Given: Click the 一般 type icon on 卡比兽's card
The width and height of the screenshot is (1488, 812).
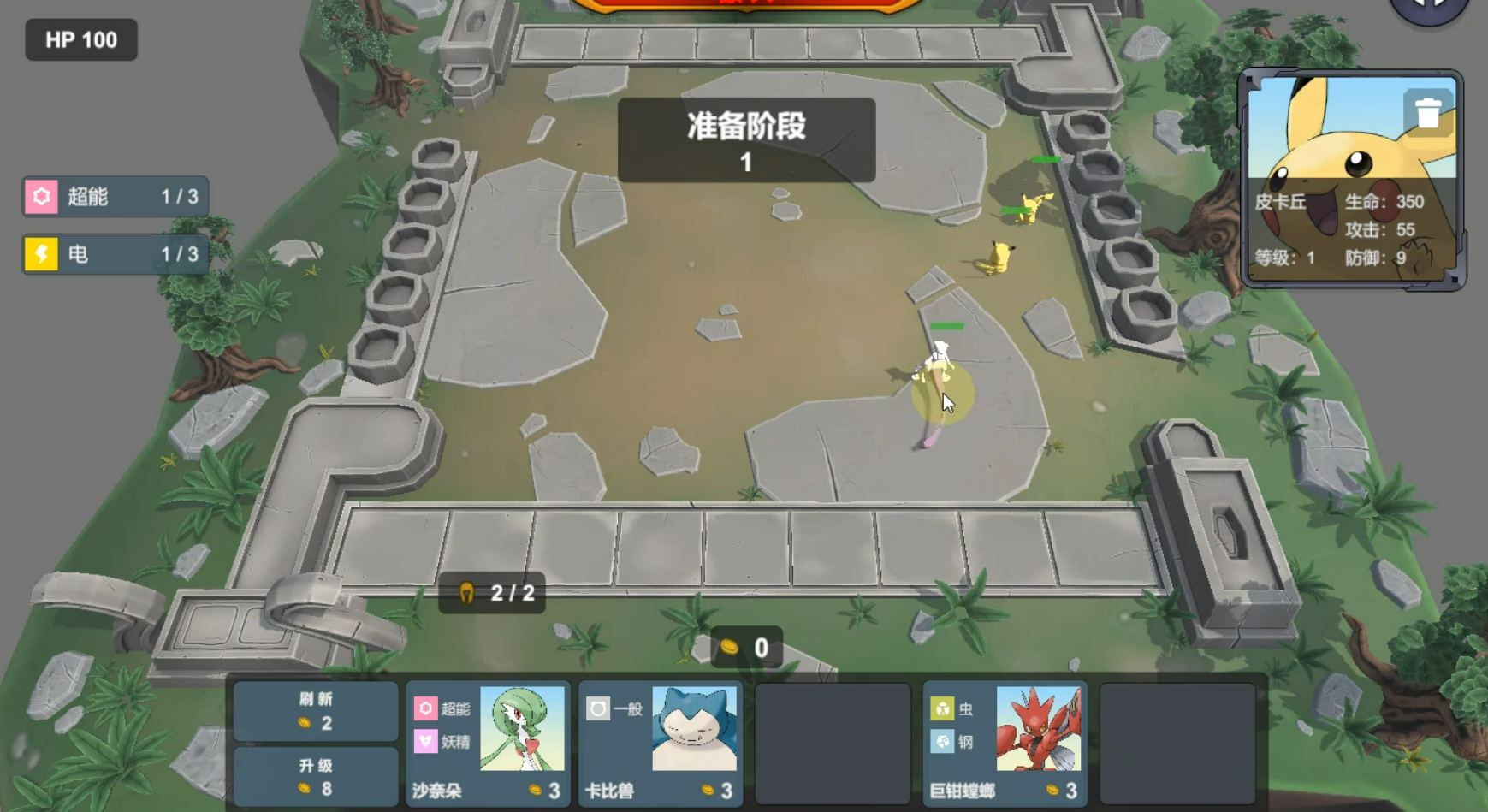Looking at the screenshot, I should pos(597,709).
